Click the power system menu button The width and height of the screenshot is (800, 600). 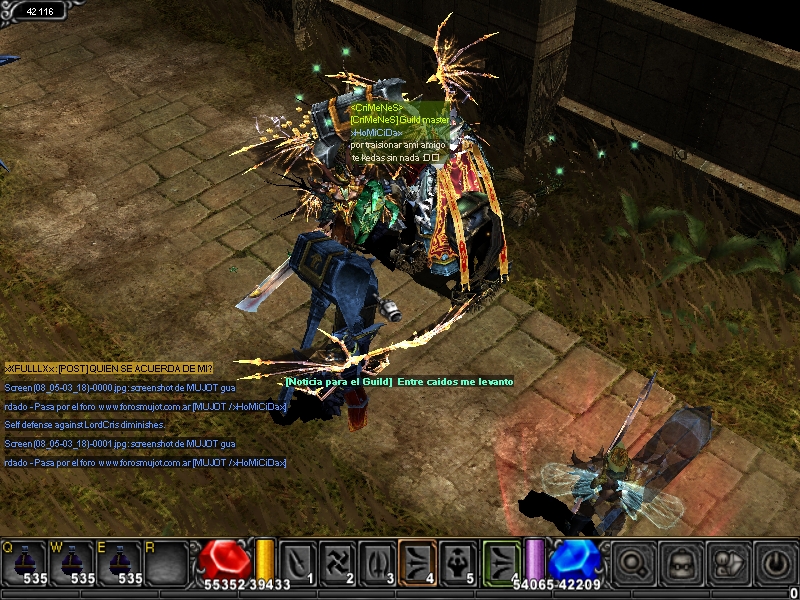[776, 562]
